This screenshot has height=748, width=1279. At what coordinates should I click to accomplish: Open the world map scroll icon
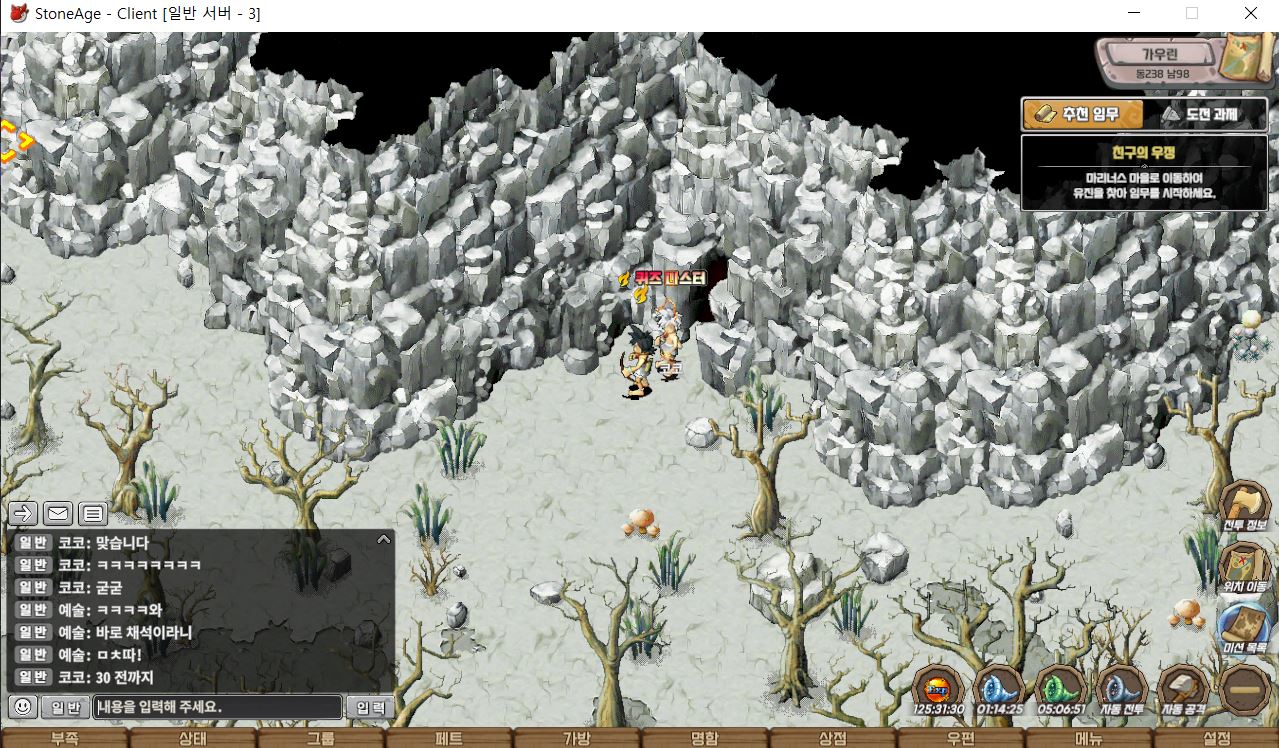pyautogui.click(x=1243, y=56)
